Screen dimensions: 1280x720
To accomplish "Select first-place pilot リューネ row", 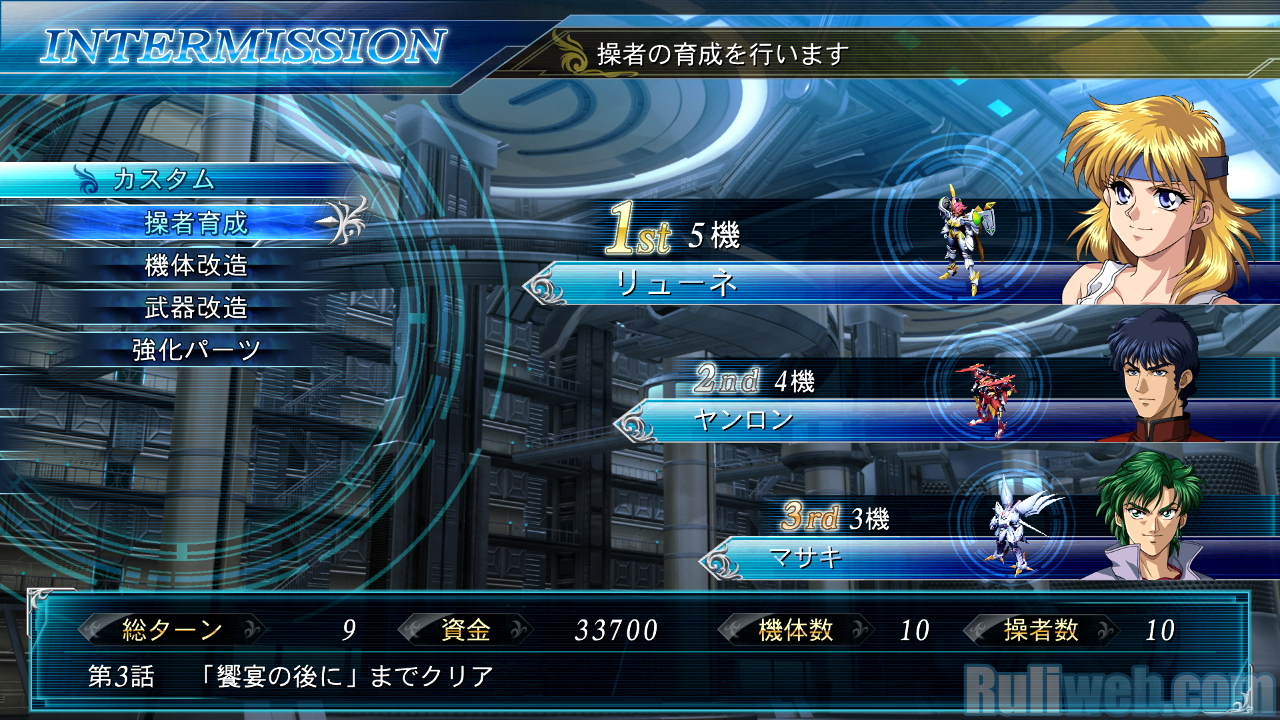I will [678, 284].
